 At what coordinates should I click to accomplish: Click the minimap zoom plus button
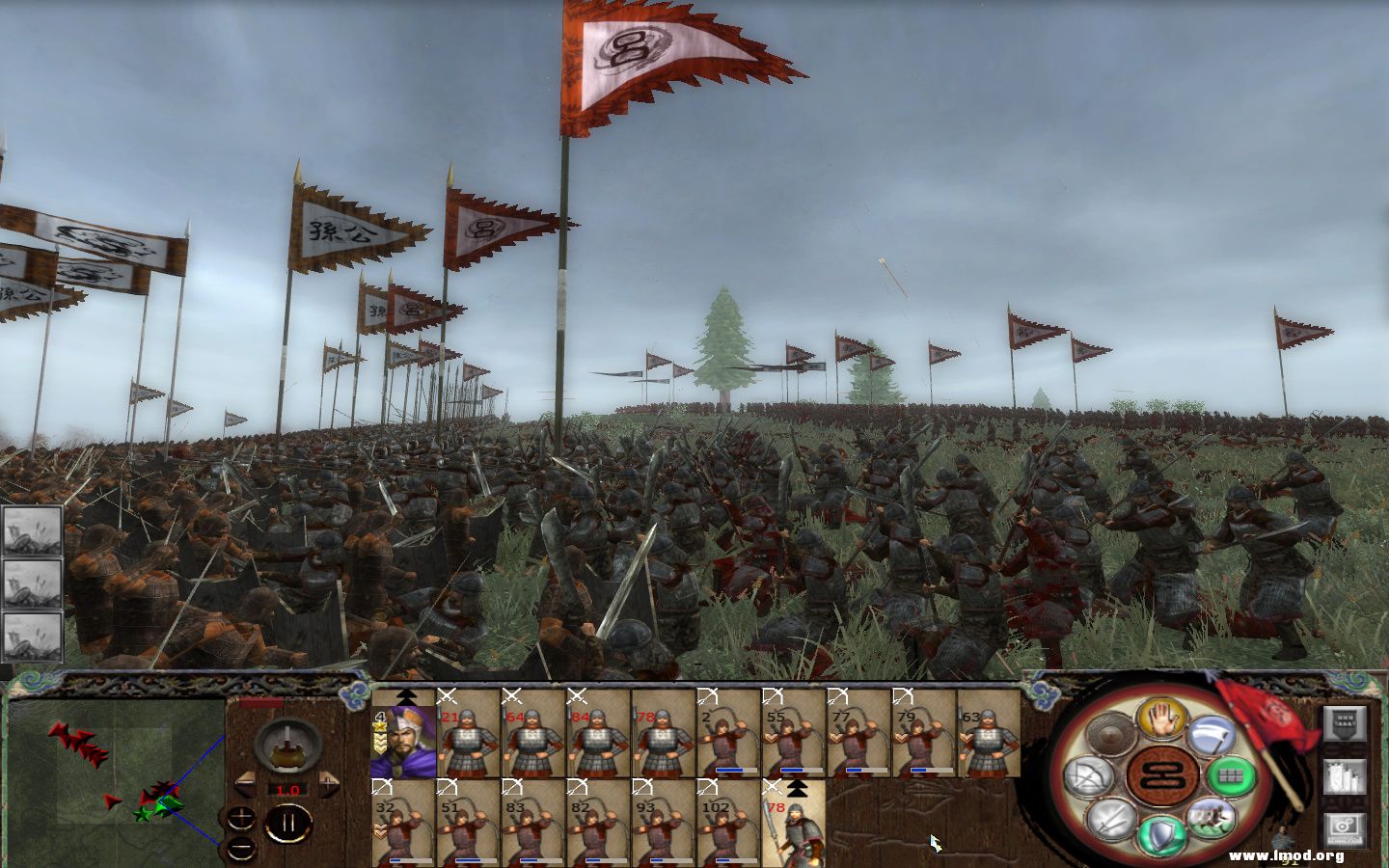pyautogui.click(x=240, y=816)
